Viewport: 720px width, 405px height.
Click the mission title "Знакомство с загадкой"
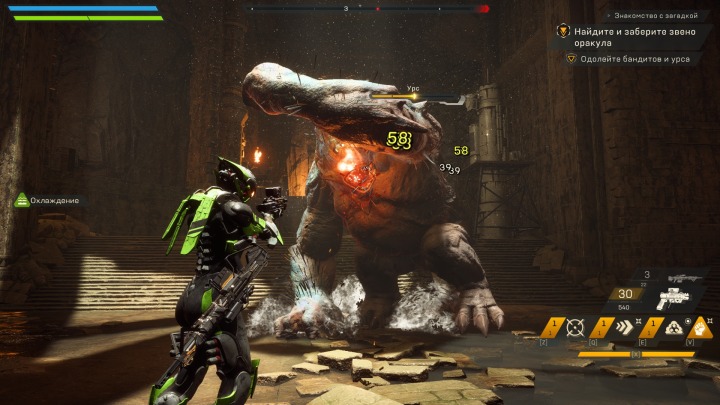pos(655,16)
